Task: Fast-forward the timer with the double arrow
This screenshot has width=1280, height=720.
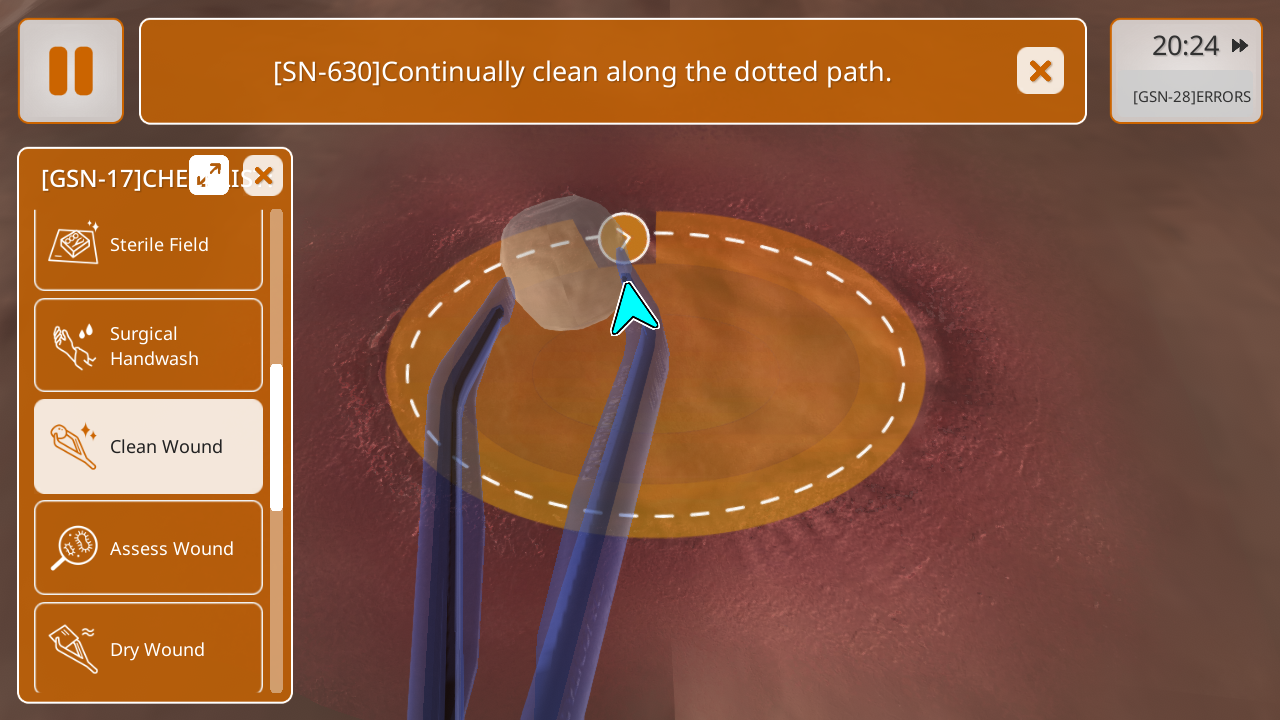Action: click(x=1240, y=45)
